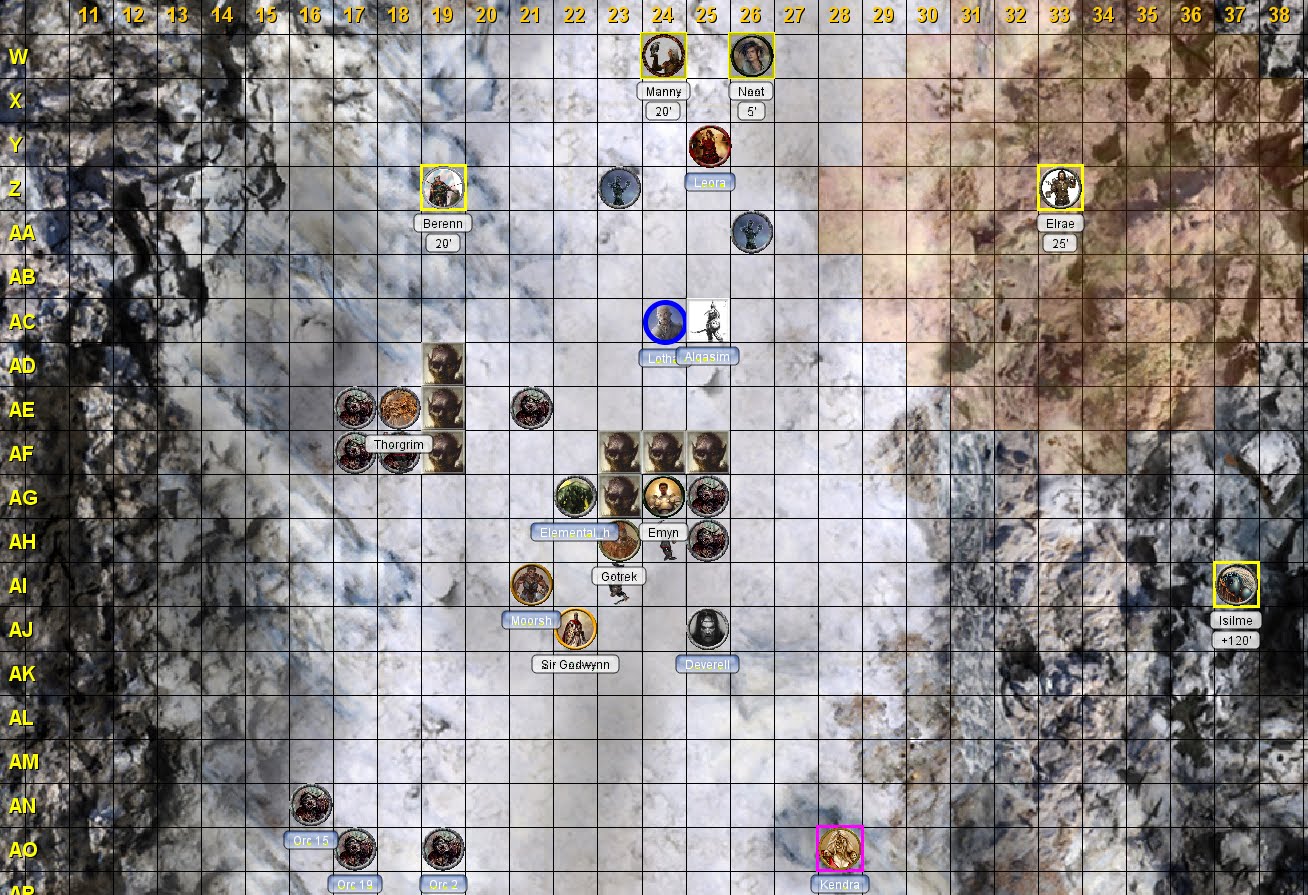The height and width of the screenshot is (895, 1308).
Task: Click the Deverell token
Action: (708, 629)
